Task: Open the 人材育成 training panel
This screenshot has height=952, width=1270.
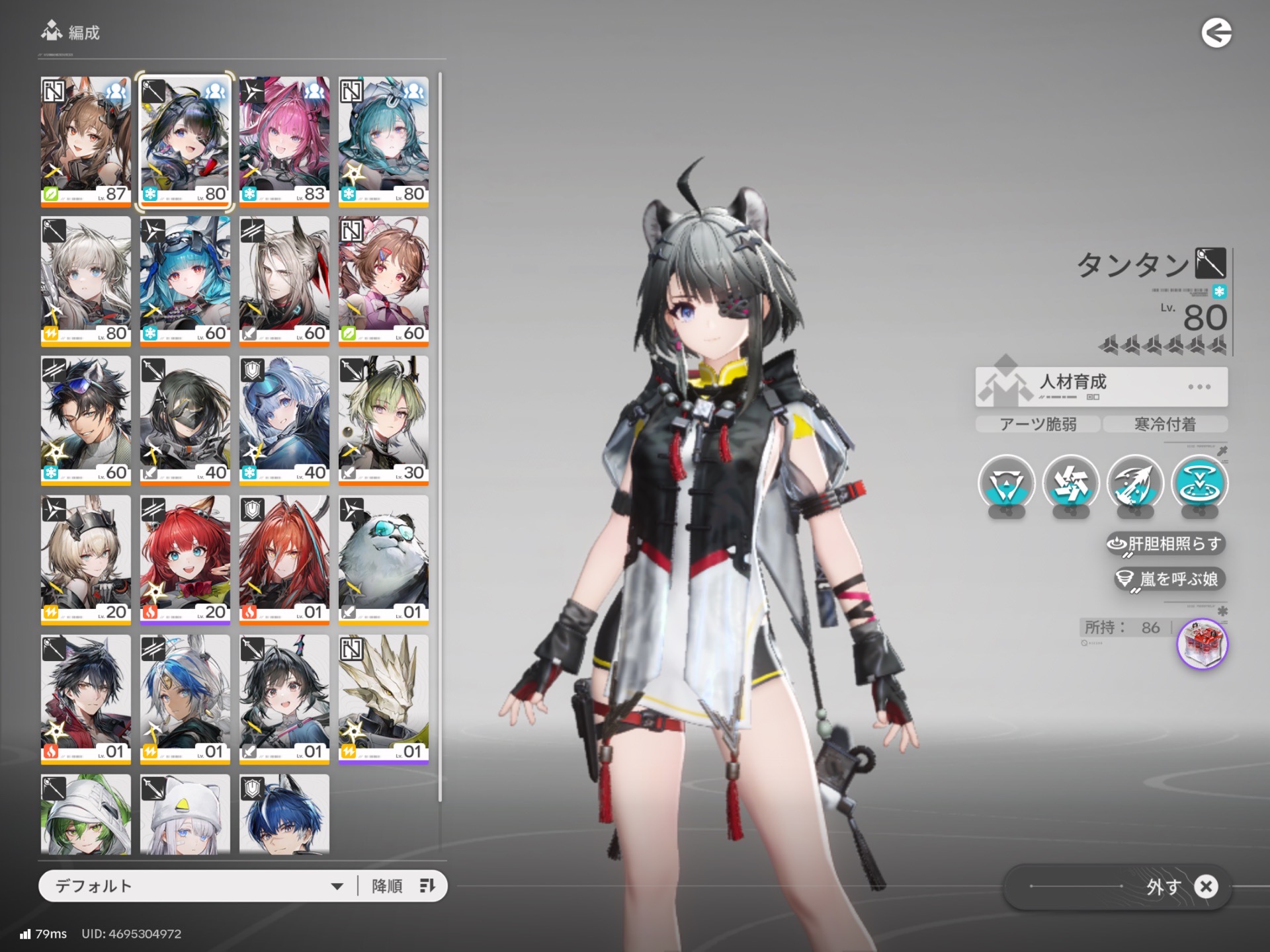Action: pos(1101,386)
